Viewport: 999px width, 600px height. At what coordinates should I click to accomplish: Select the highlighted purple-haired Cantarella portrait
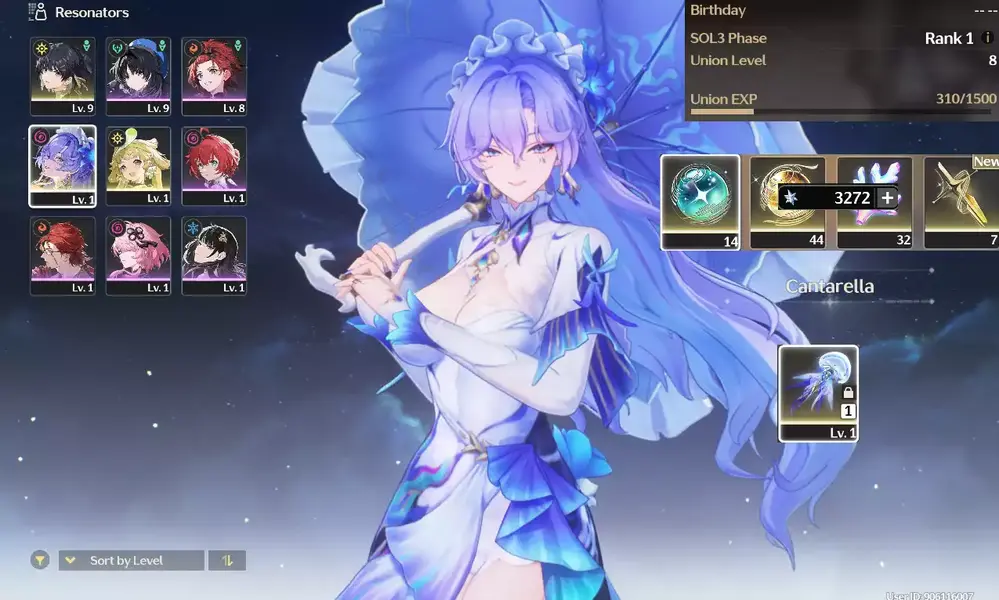[62, 165]
